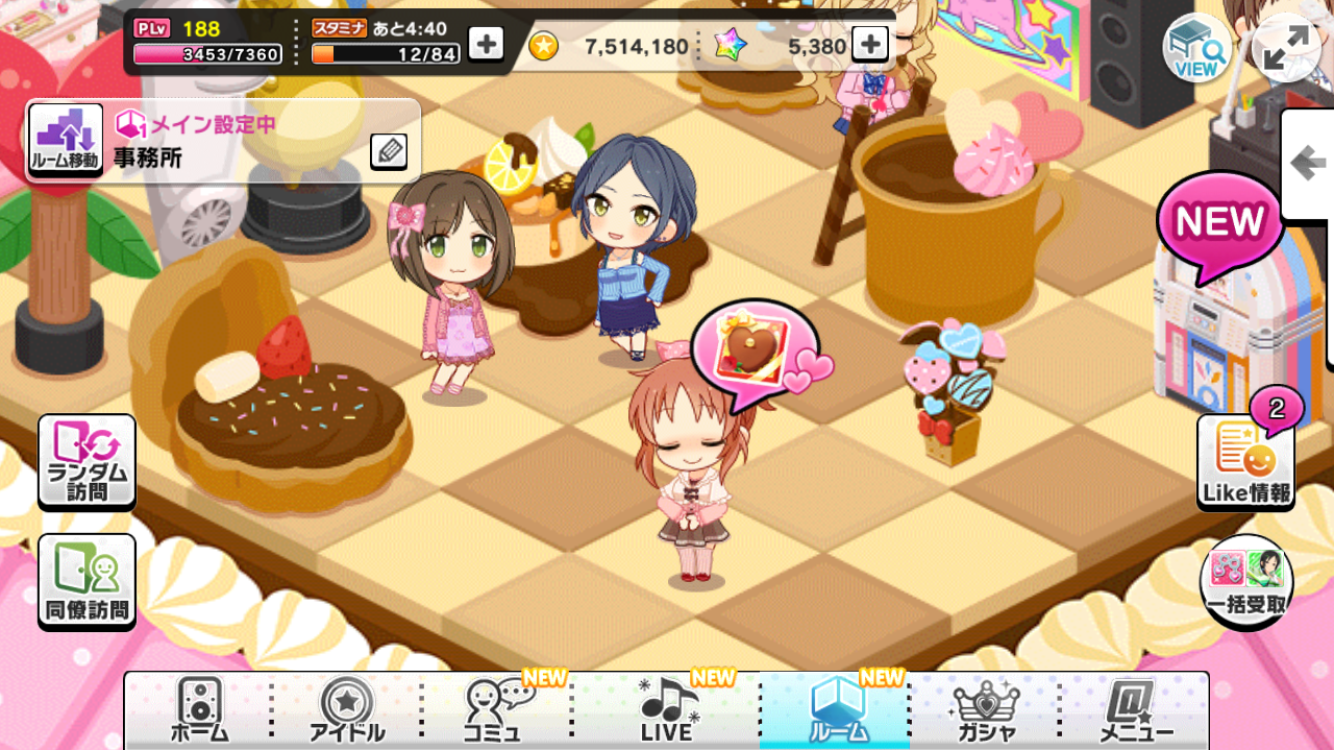1334x750 pixels.
Task: Open the NEW jukebox notification bubble
Action: [x=1220, y=221]
